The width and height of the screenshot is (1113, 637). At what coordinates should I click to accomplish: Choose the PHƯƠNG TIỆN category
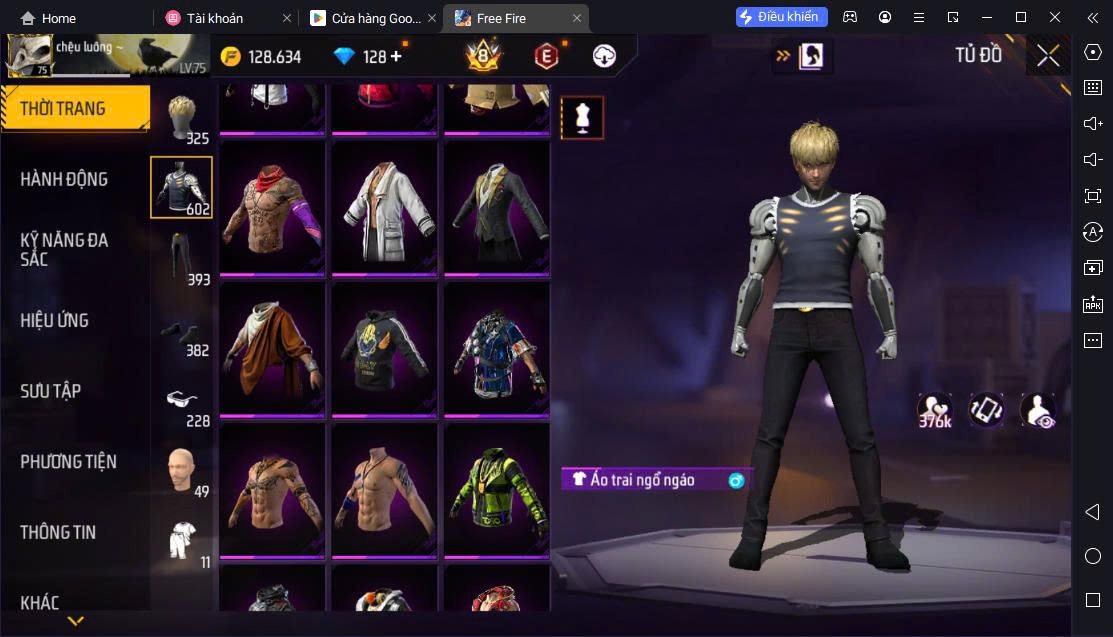coord(68,461)
